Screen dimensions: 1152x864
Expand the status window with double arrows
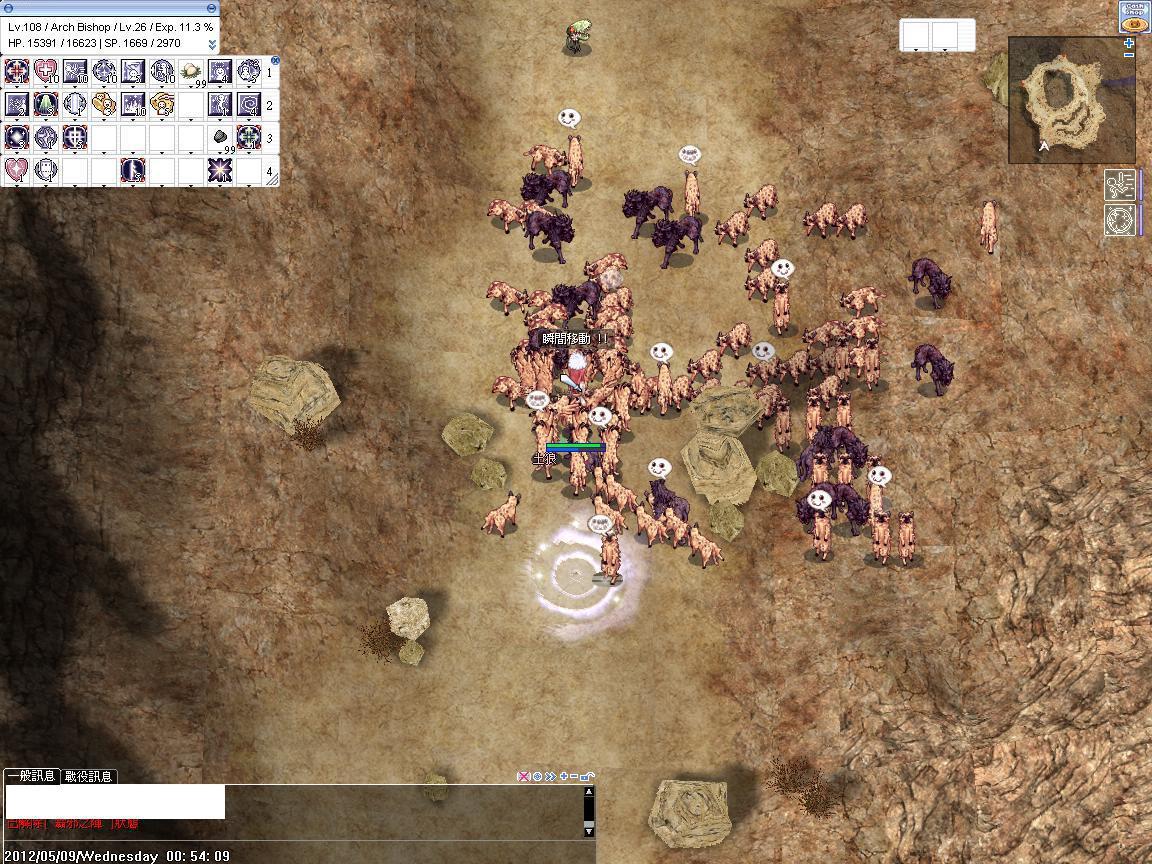pyautogui.click(x=212, y=44)
